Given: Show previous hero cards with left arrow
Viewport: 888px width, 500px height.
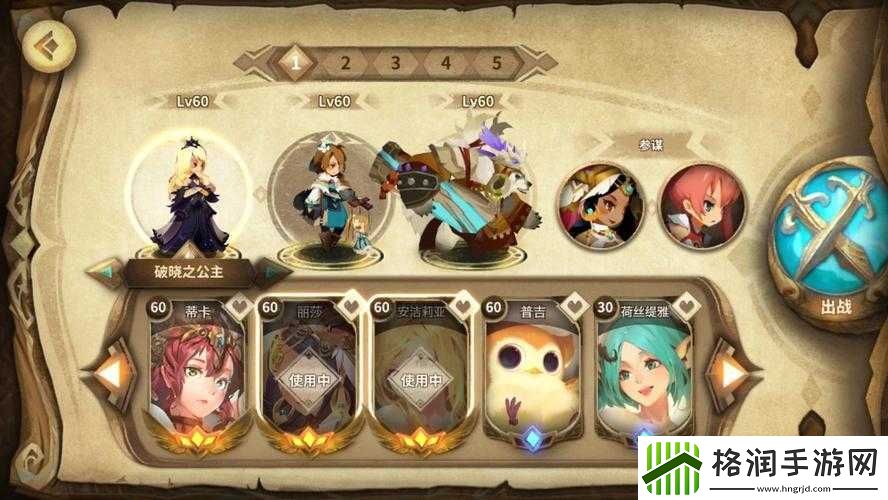Looking at the screenshot, I should pyautogui.click(x=113, y=374).
